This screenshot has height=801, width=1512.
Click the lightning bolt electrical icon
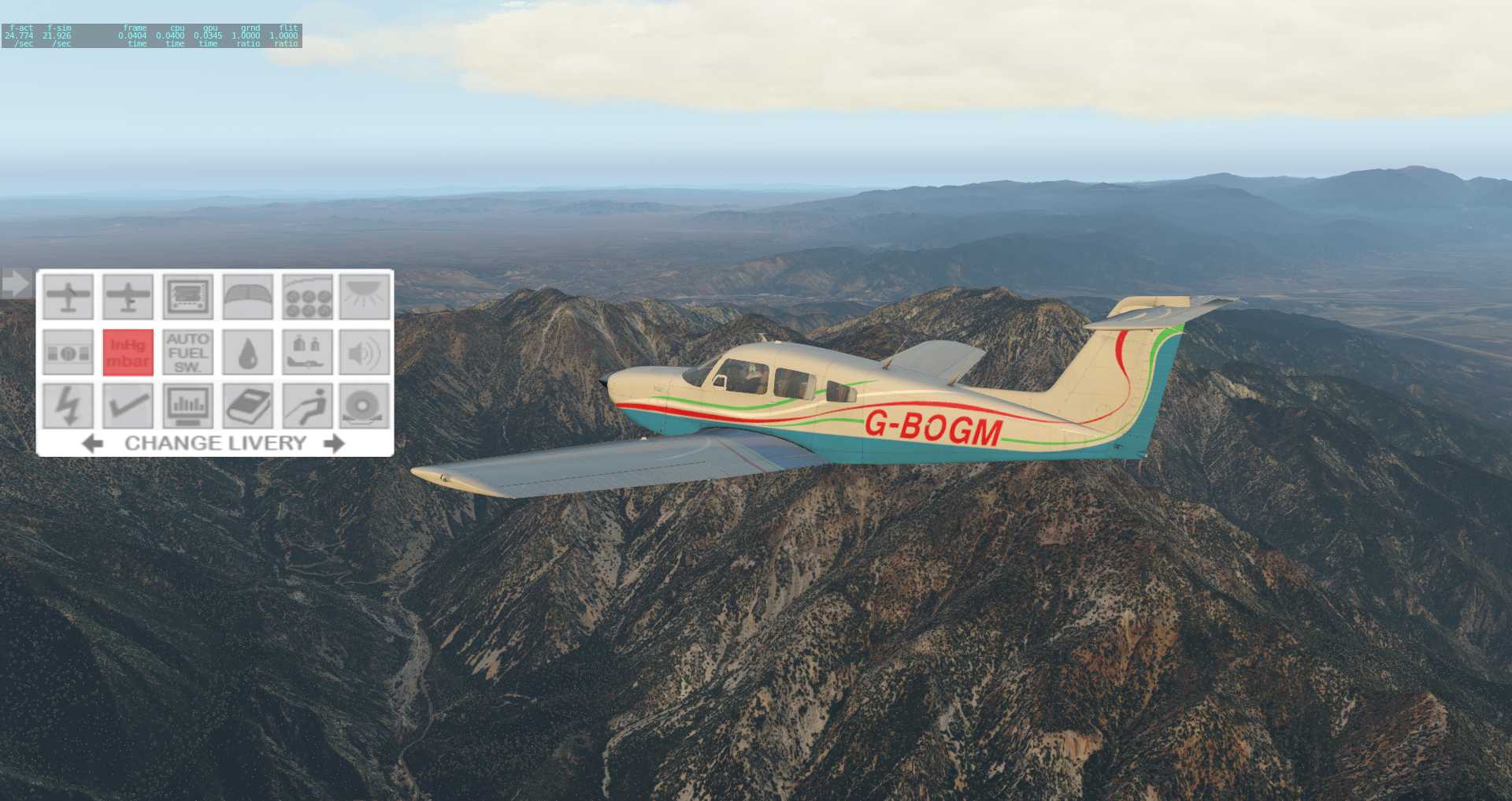(x=69, y=406)
